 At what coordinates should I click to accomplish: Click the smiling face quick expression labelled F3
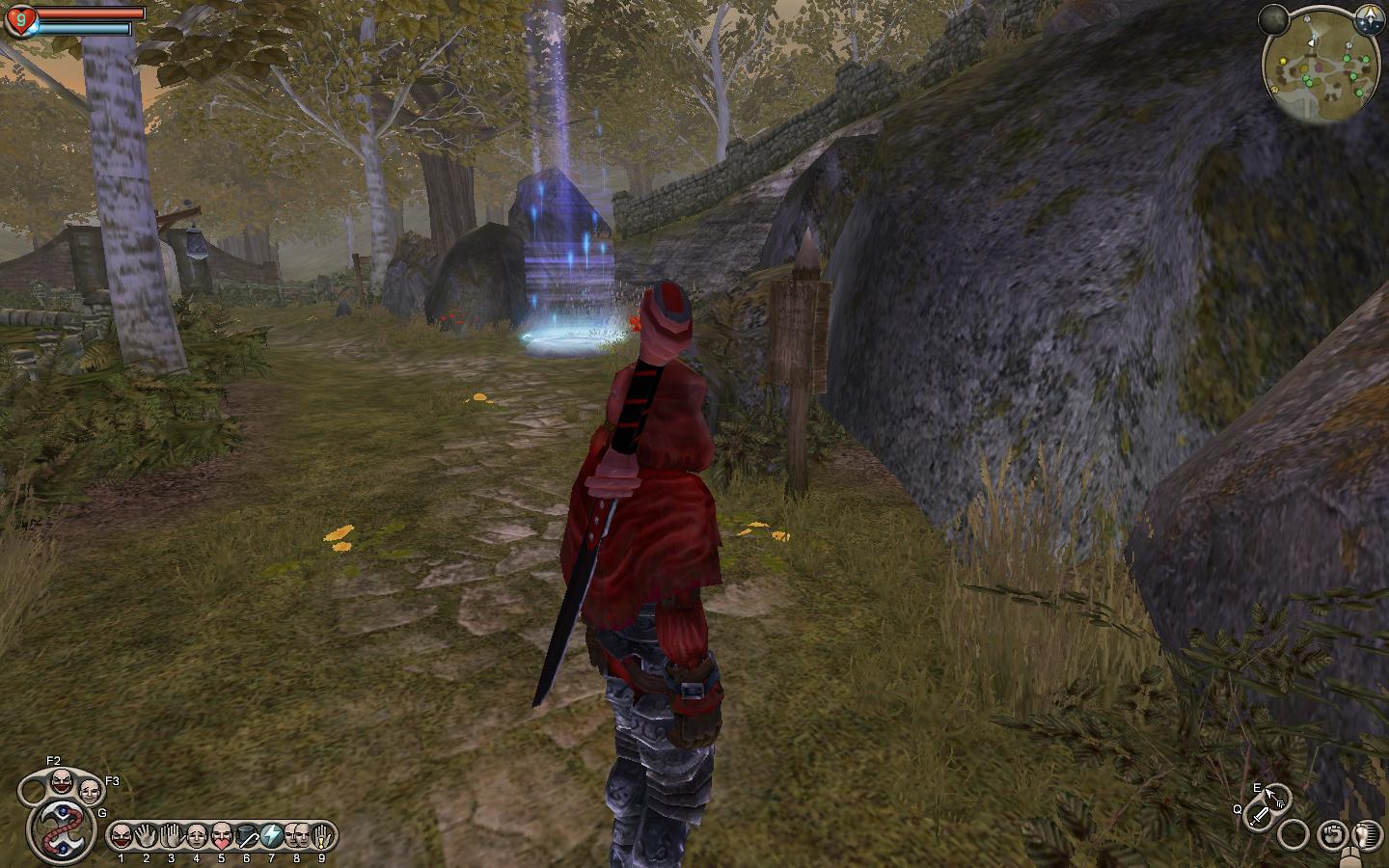tap(90, 791)
